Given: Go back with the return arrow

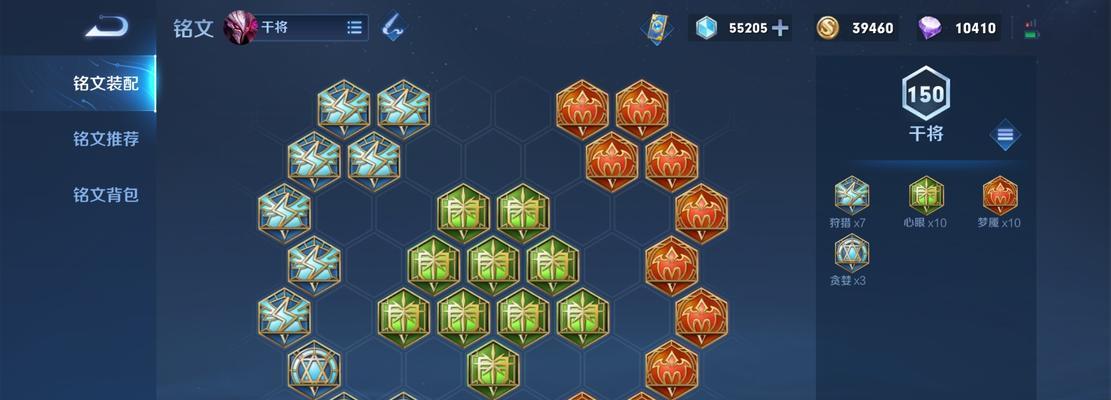Looking at the screenshot, I should 106,27.
